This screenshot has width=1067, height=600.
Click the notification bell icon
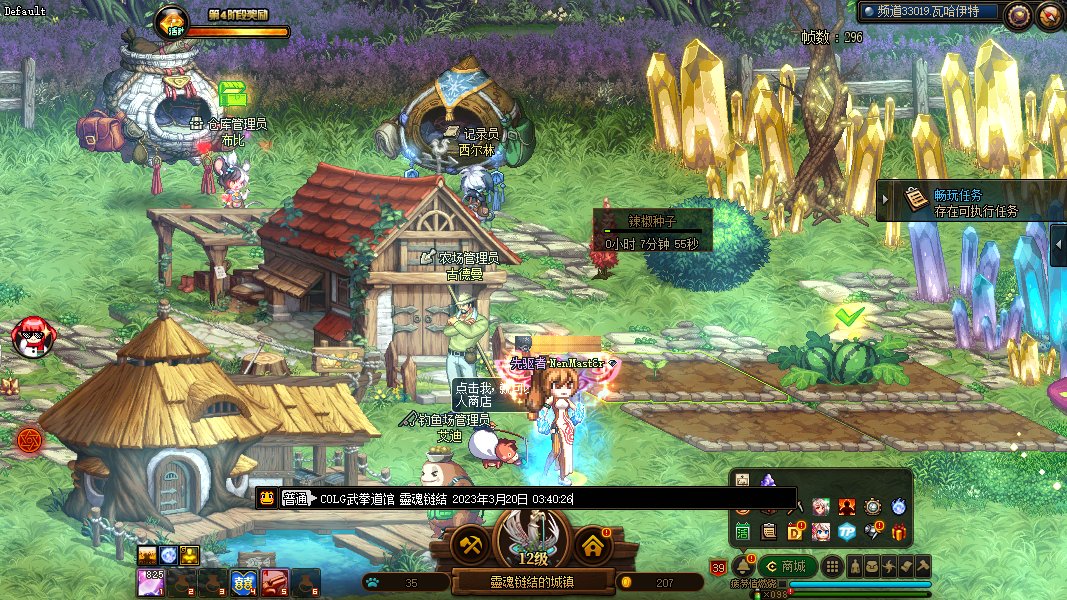coord(742,566)
